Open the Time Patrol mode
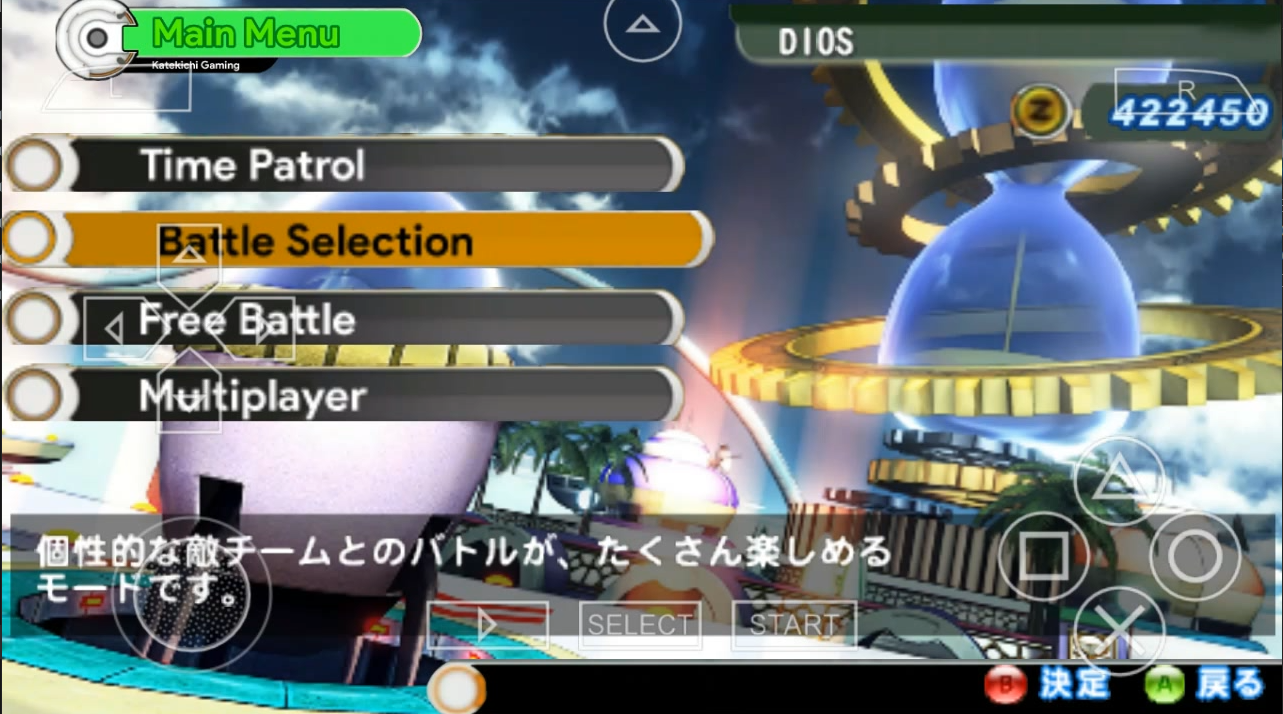 pos(360,165)
